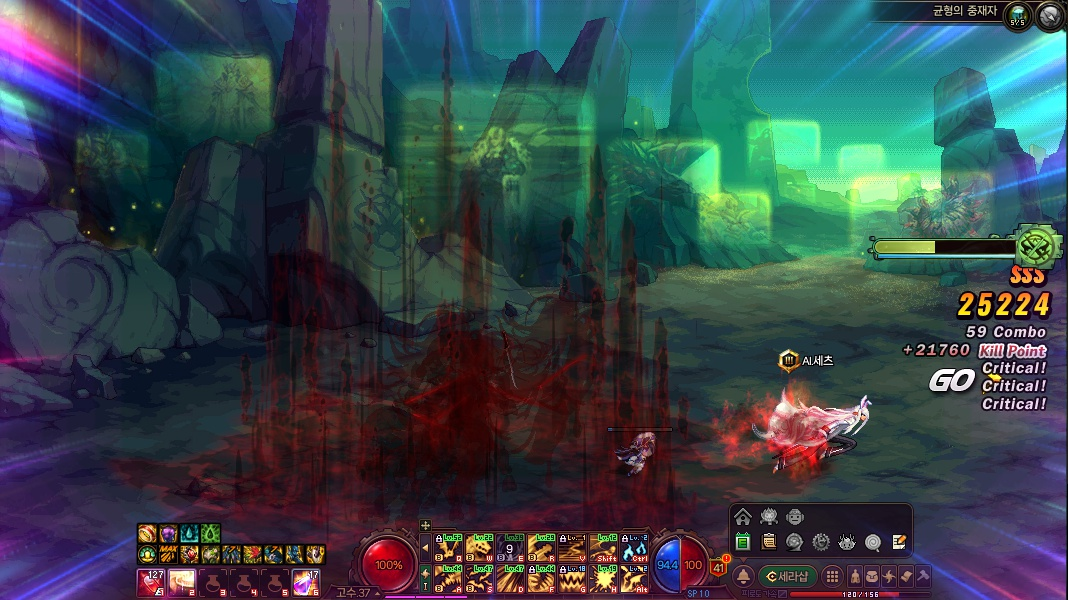Click the house icon in popup menu
1068x600 pixels.
[x=742, y=517]
